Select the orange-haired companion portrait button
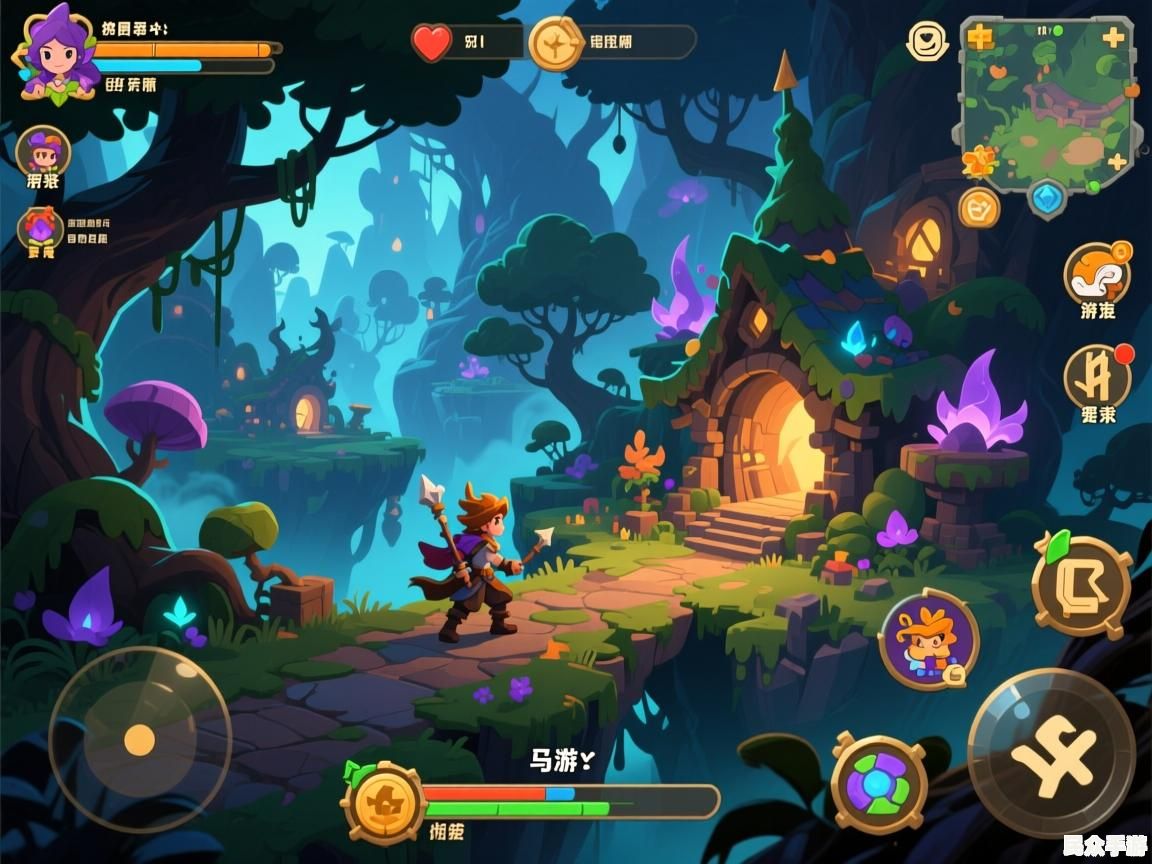 (x=929, y=639)
